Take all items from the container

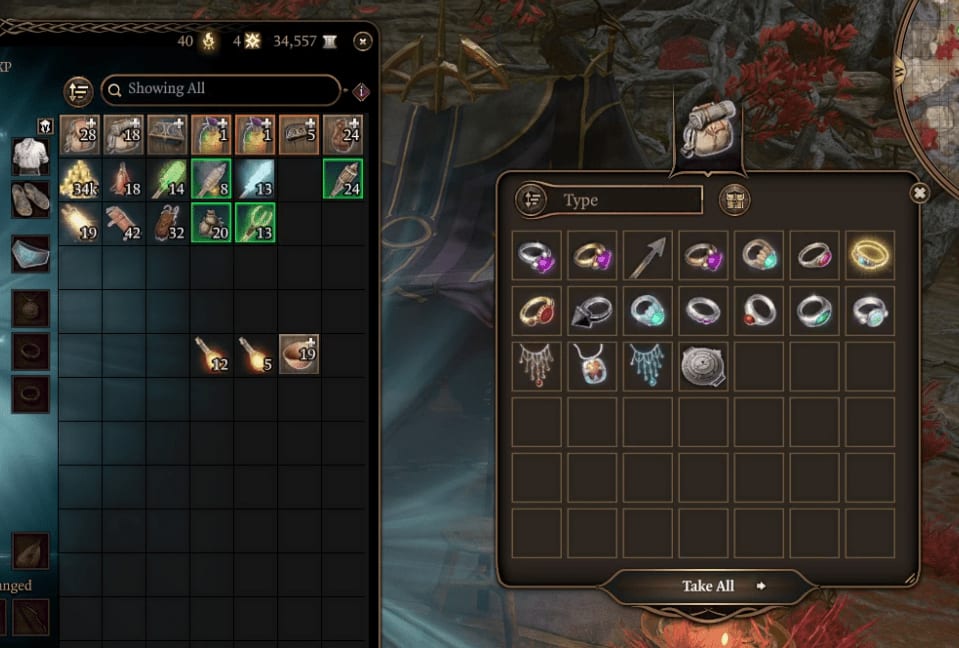point(709,586)
